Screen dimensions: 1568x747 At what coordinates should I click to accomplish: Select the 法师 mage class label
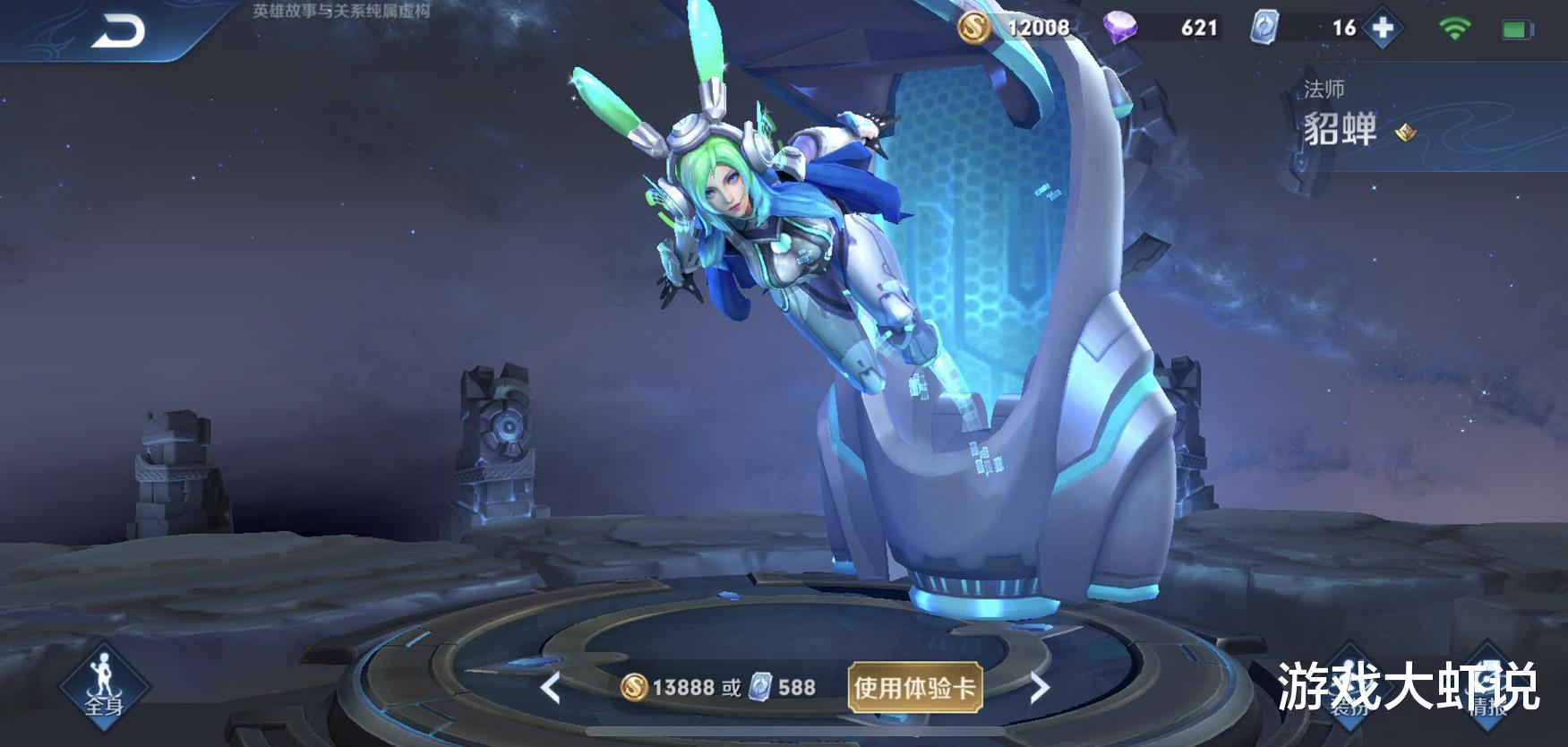tap(1323, 87)
